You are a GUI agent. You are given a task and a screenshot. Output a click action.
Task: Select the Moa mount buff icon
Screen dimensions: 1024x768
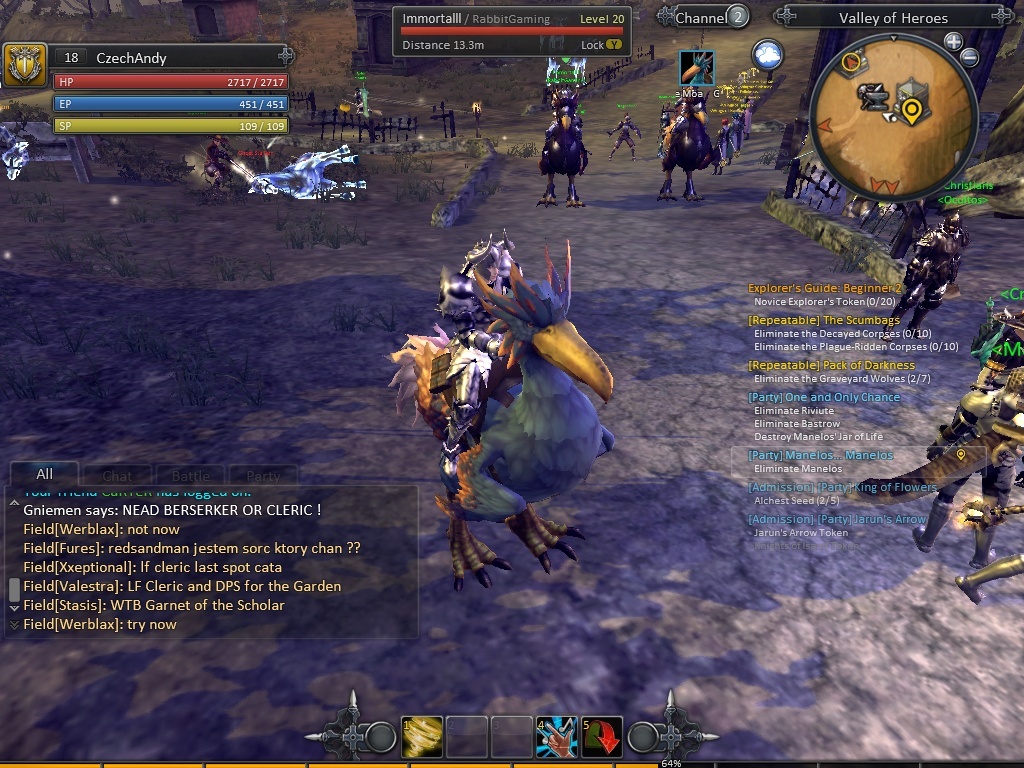(696, 68)
